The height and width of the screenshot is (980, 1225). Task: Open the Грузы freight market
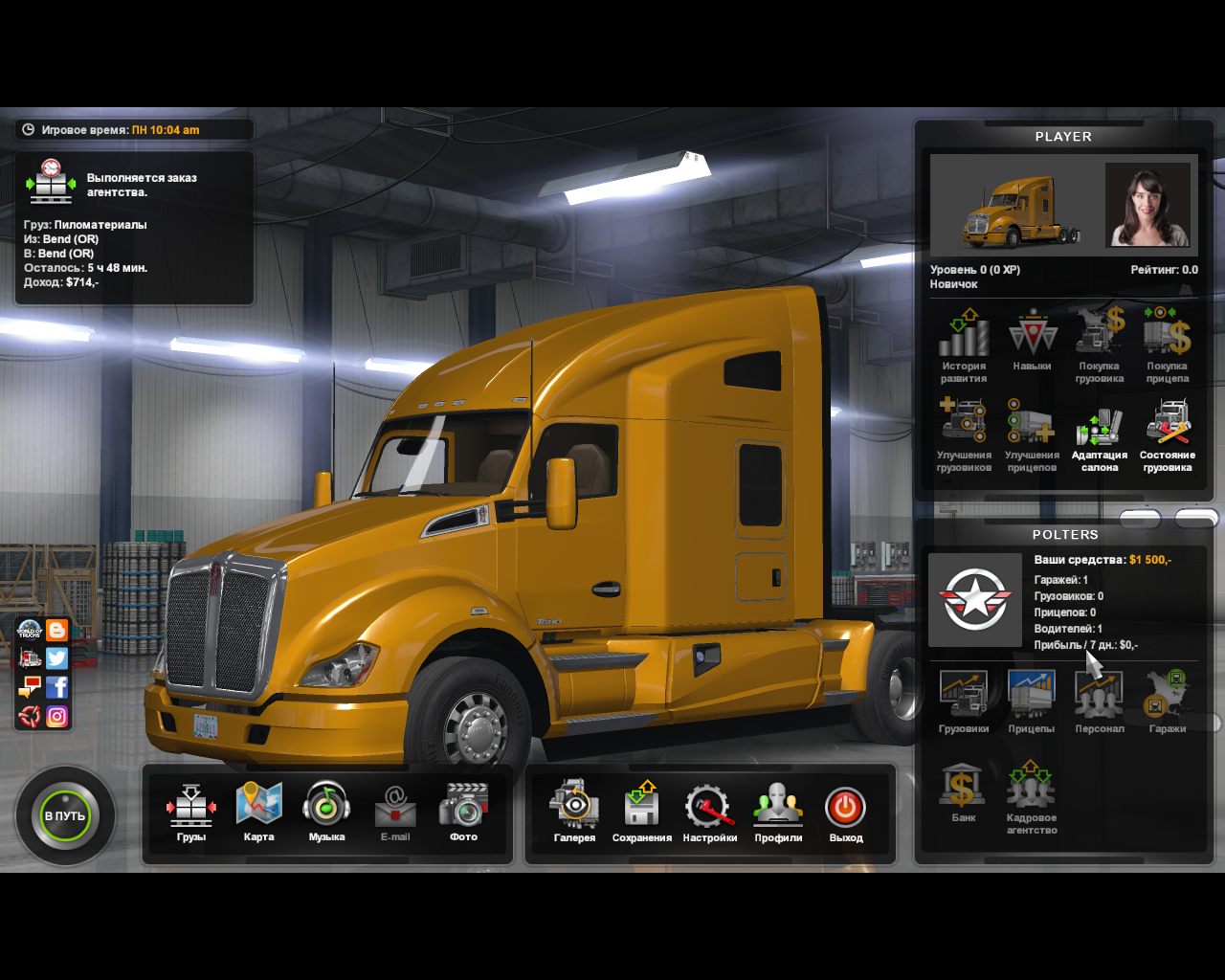tap(191, 810)
